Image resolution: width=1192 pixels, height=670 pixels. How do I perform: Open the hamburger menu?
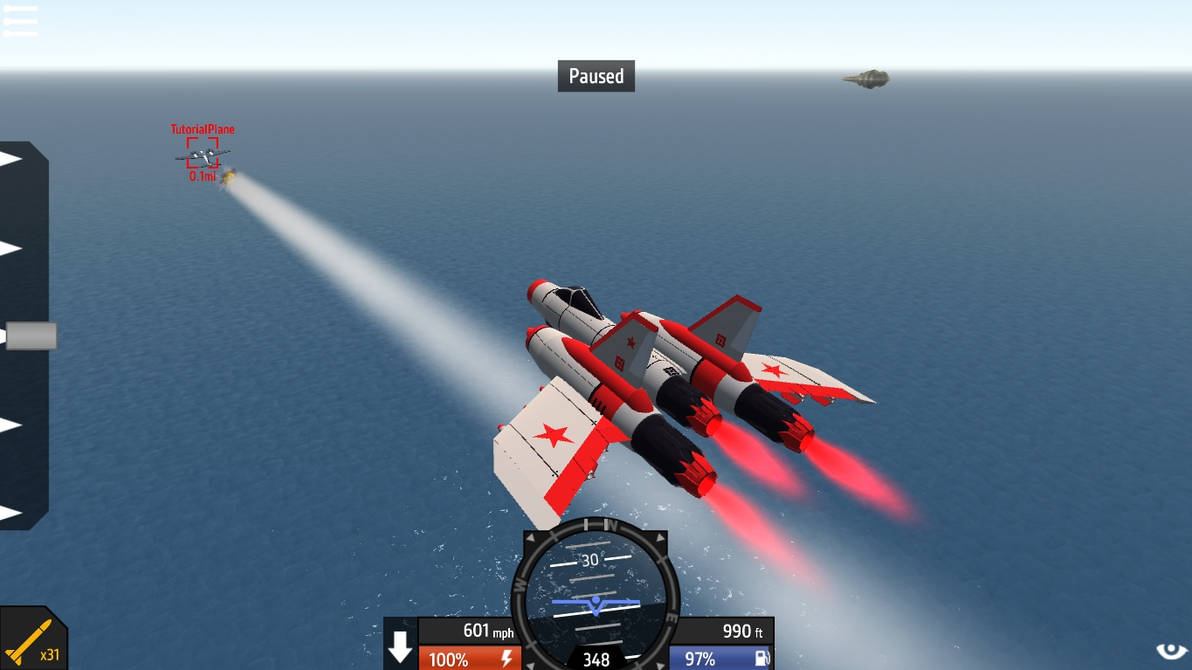(20, 20)
